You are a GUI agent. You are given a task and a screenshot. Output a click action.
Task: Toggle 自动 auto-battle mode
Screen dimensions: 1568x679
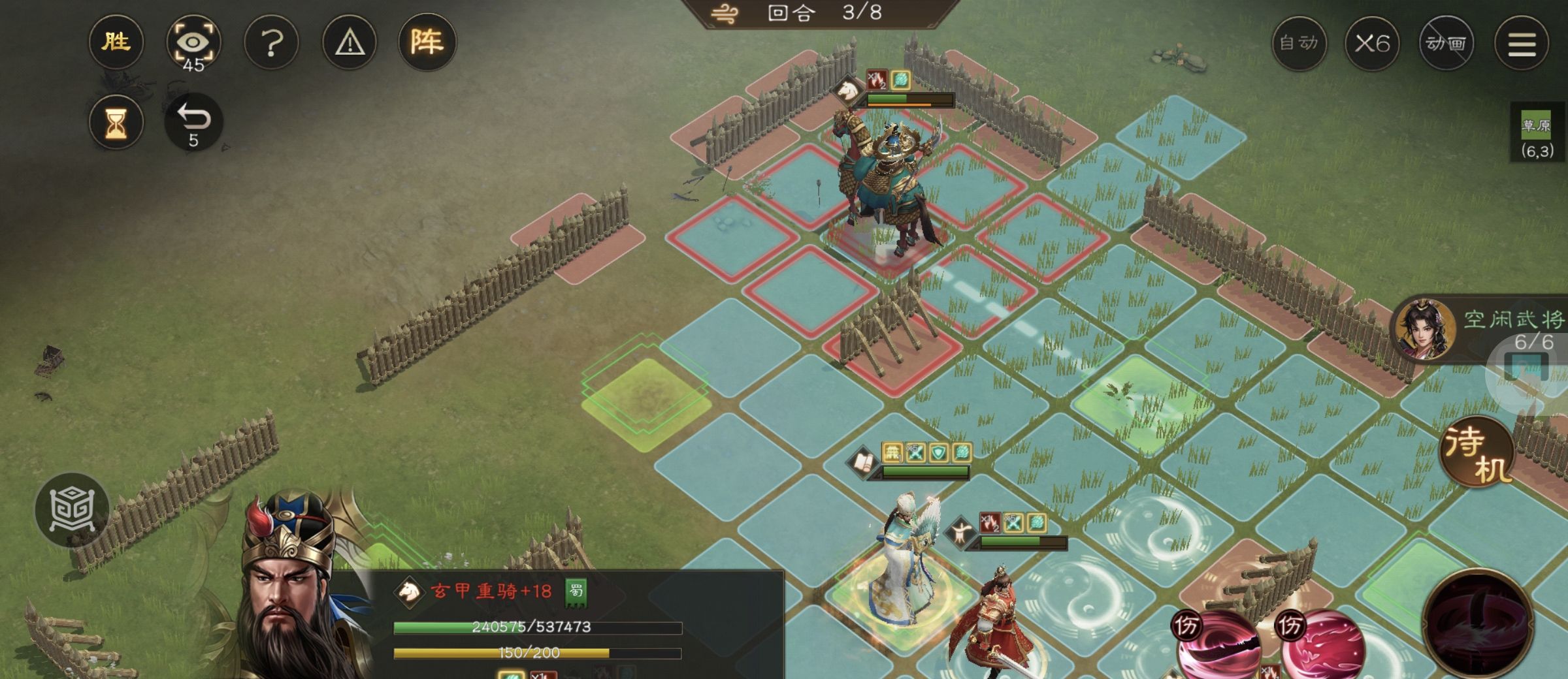(x=1299, y=44)
